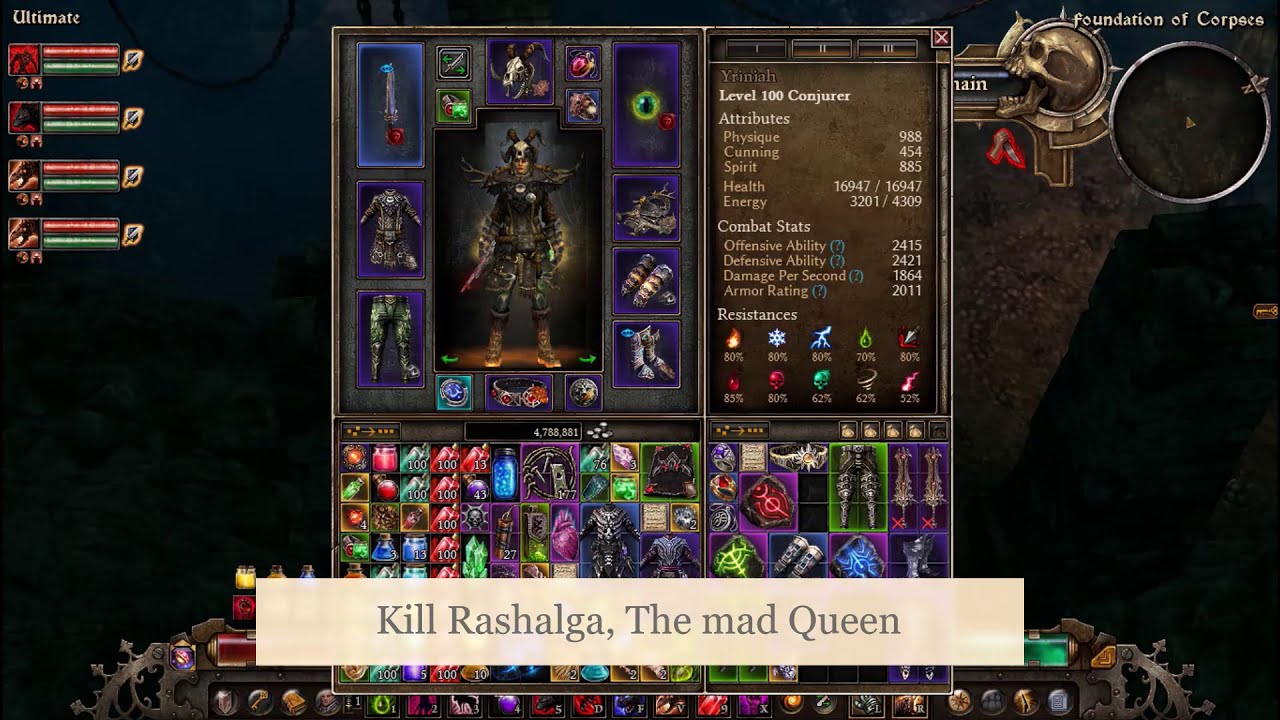The image size is (1280, 720).
Task: Switch to character stats tab III
Action: coord(887,48)
